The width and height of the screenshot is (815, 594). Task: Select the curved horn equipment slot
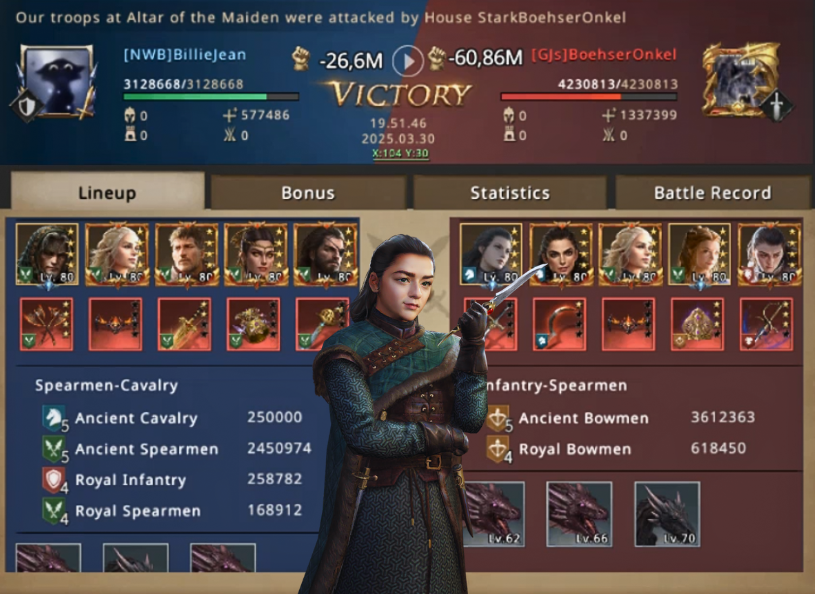(x=559, y=324)
